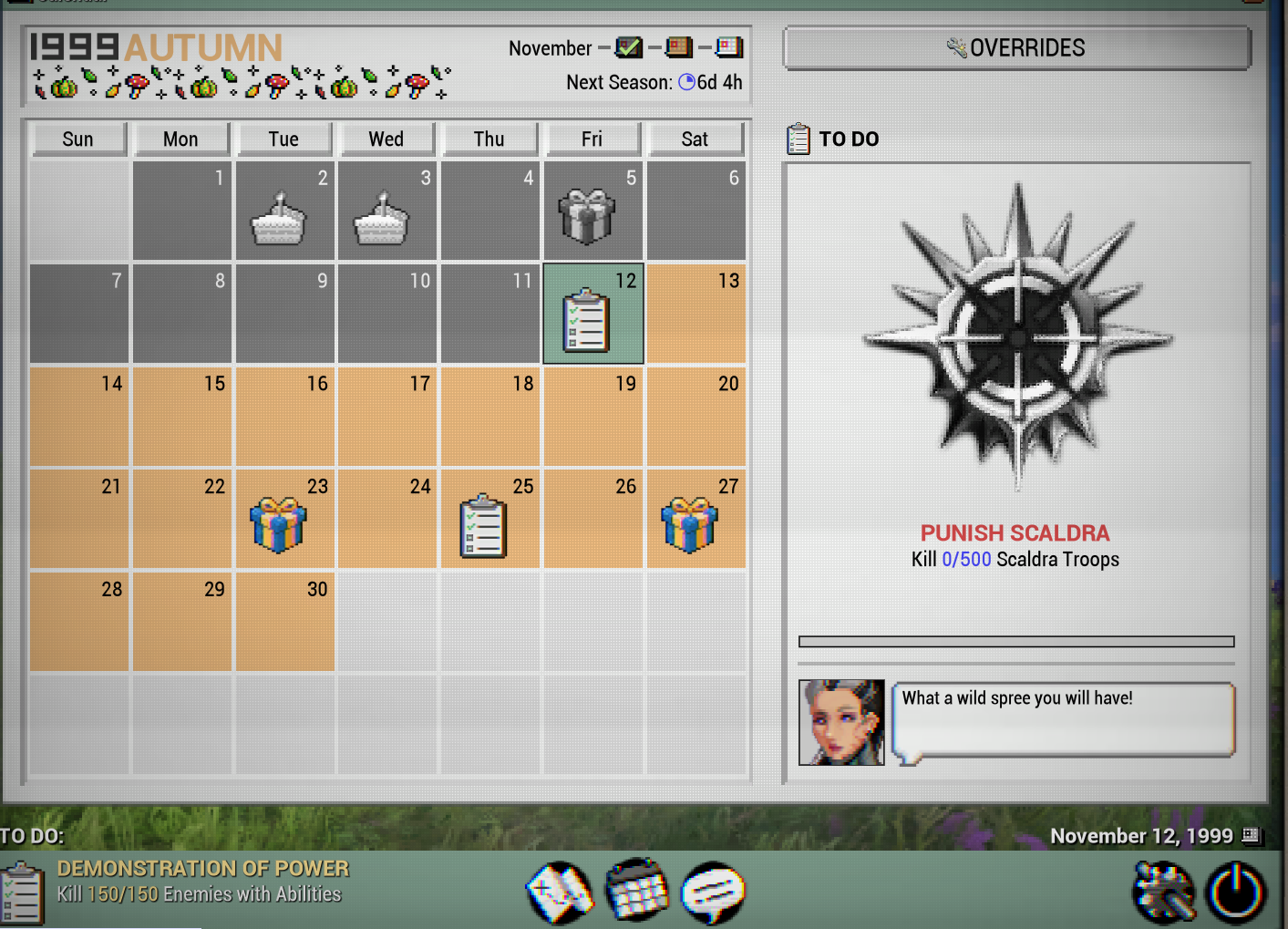Image resolution: width=1288 pixels, height=929 pixels.
Task: Click the completed month checkmark icon
Action: 628,47
